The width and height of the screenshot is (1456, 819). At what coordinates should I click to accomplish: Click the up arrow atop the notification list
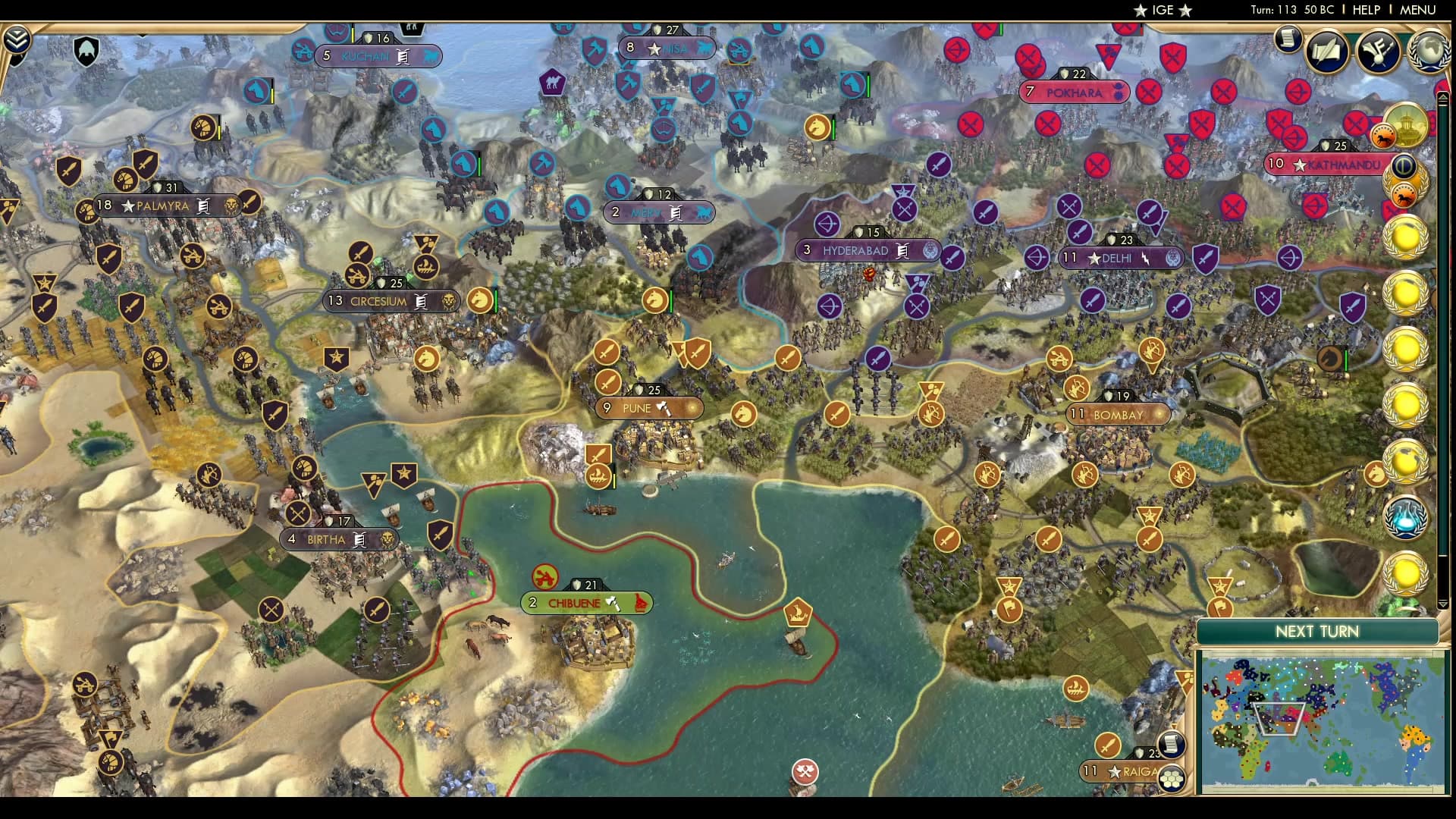(1443, 99)
